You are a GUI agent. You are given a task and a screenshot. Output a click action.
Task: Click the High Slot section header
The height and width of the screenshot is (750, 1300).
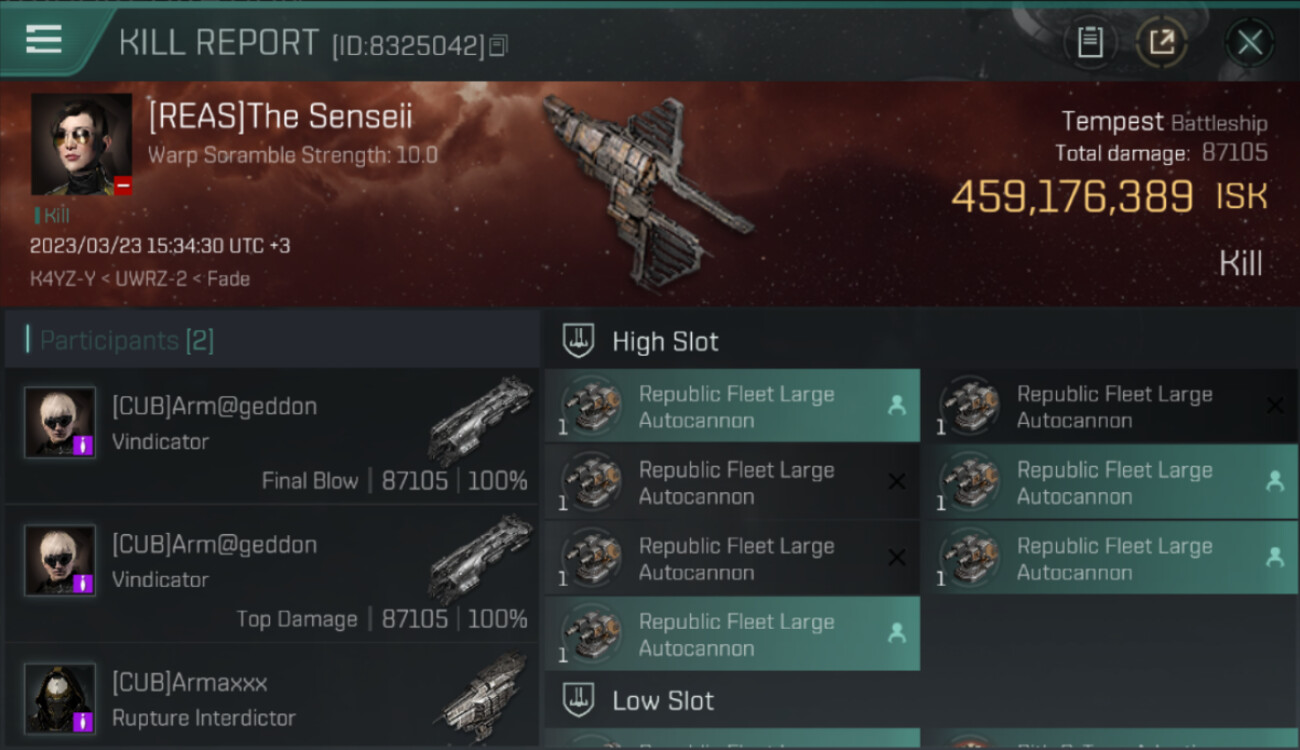click(665, 342)
